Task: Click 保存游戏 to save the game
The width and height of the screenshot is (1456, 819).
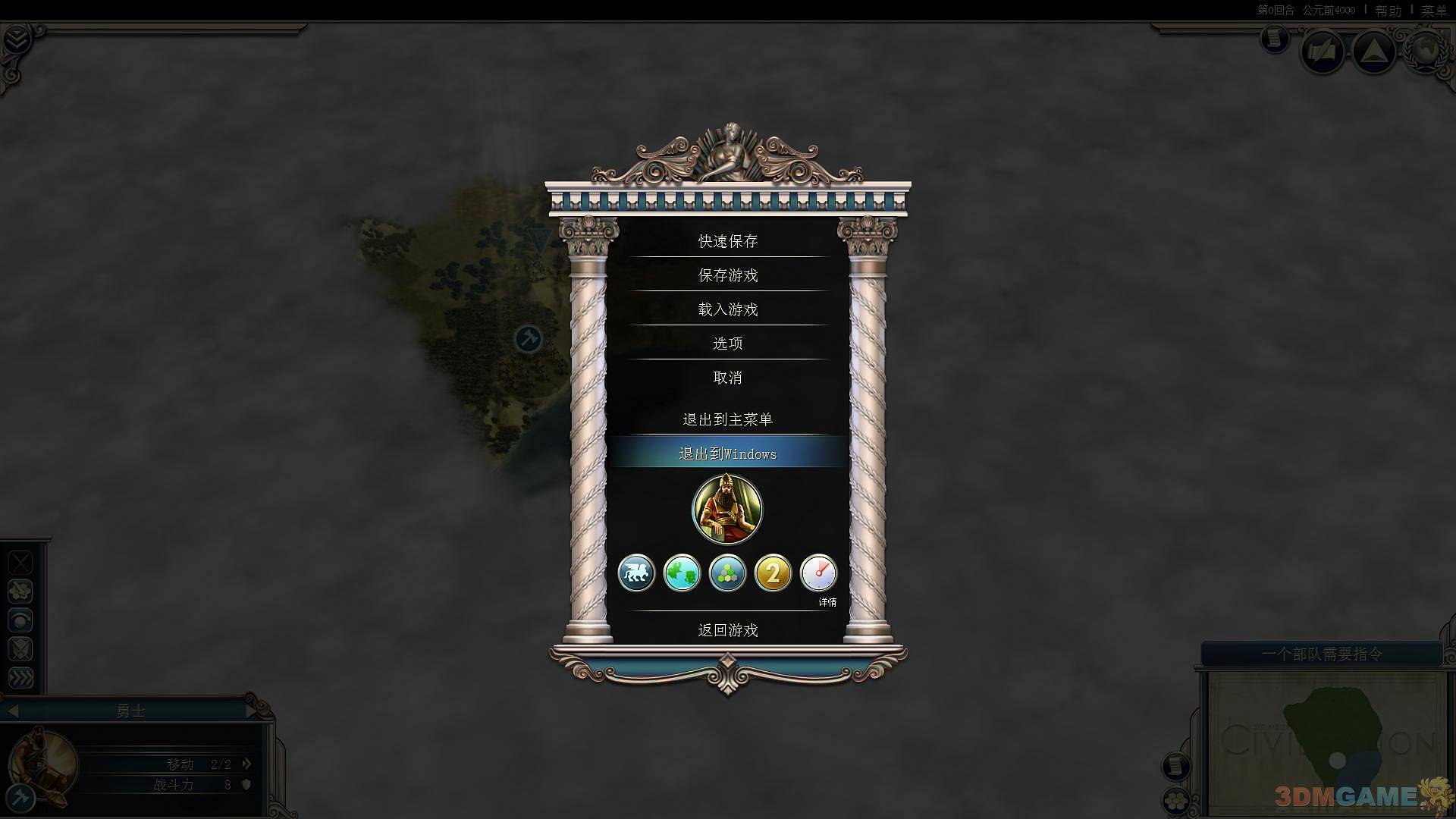Action: 727,275
